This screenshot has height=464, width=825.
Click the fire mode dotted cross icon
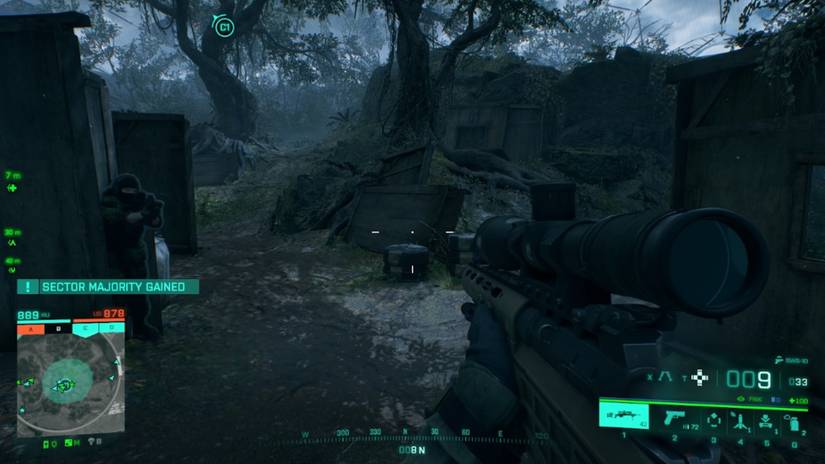coord(701,377)
